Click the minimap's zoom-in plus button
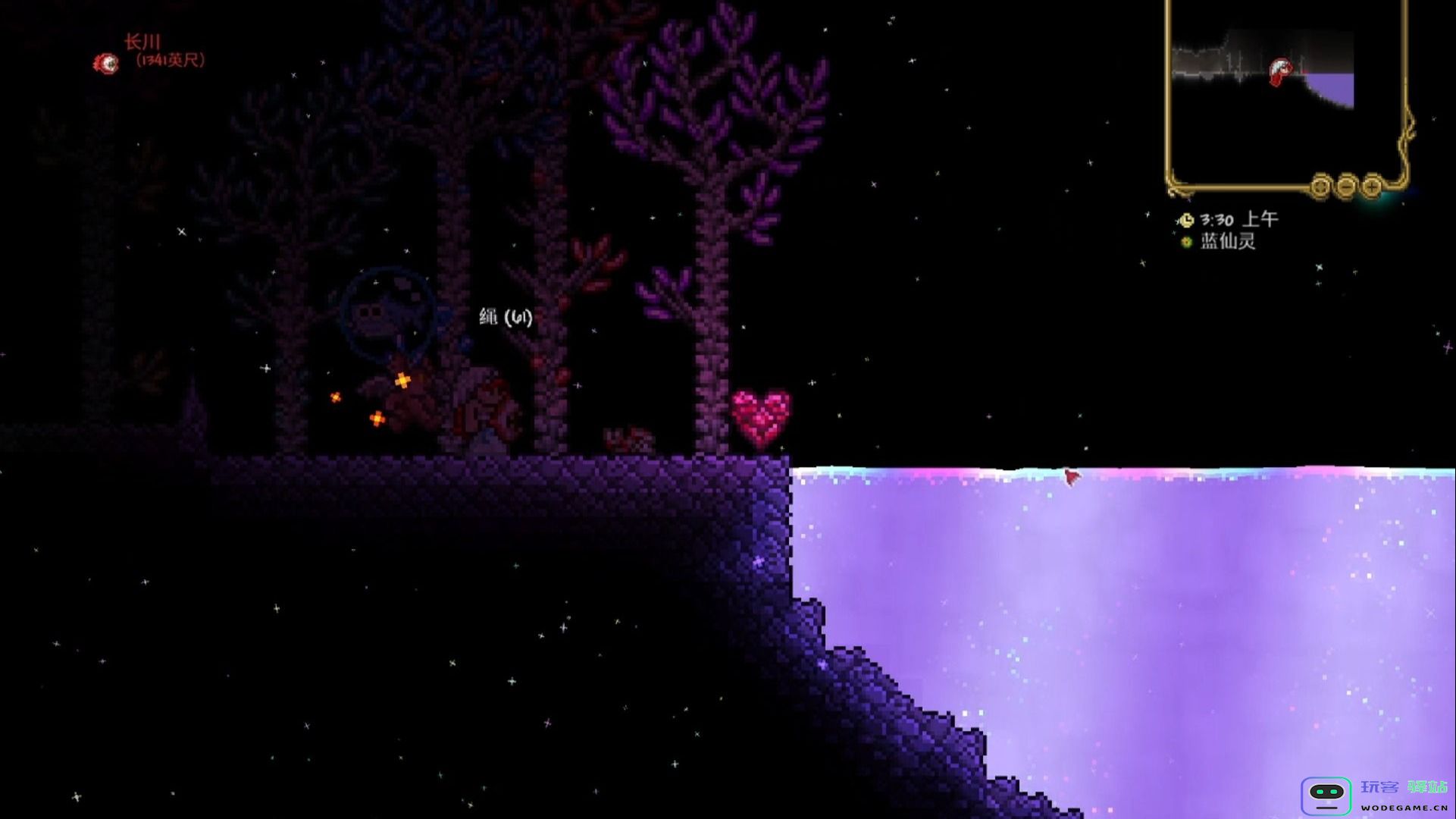The width and height of the screenshot is (1456, 819). point(1372,186)
